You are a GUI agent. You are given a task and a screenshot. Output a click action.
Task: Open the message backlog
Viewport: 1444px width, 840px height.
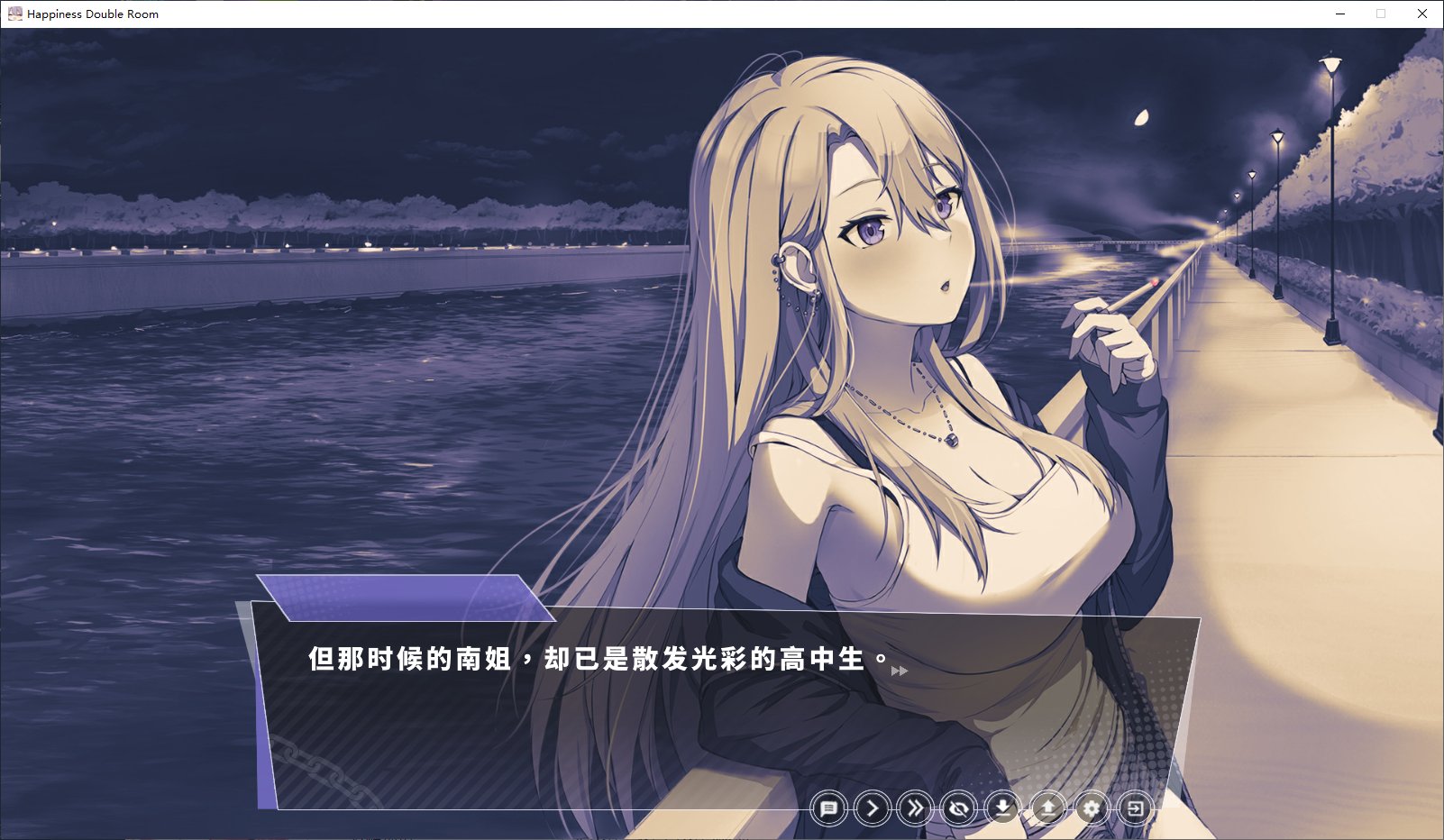click(830, 809)
